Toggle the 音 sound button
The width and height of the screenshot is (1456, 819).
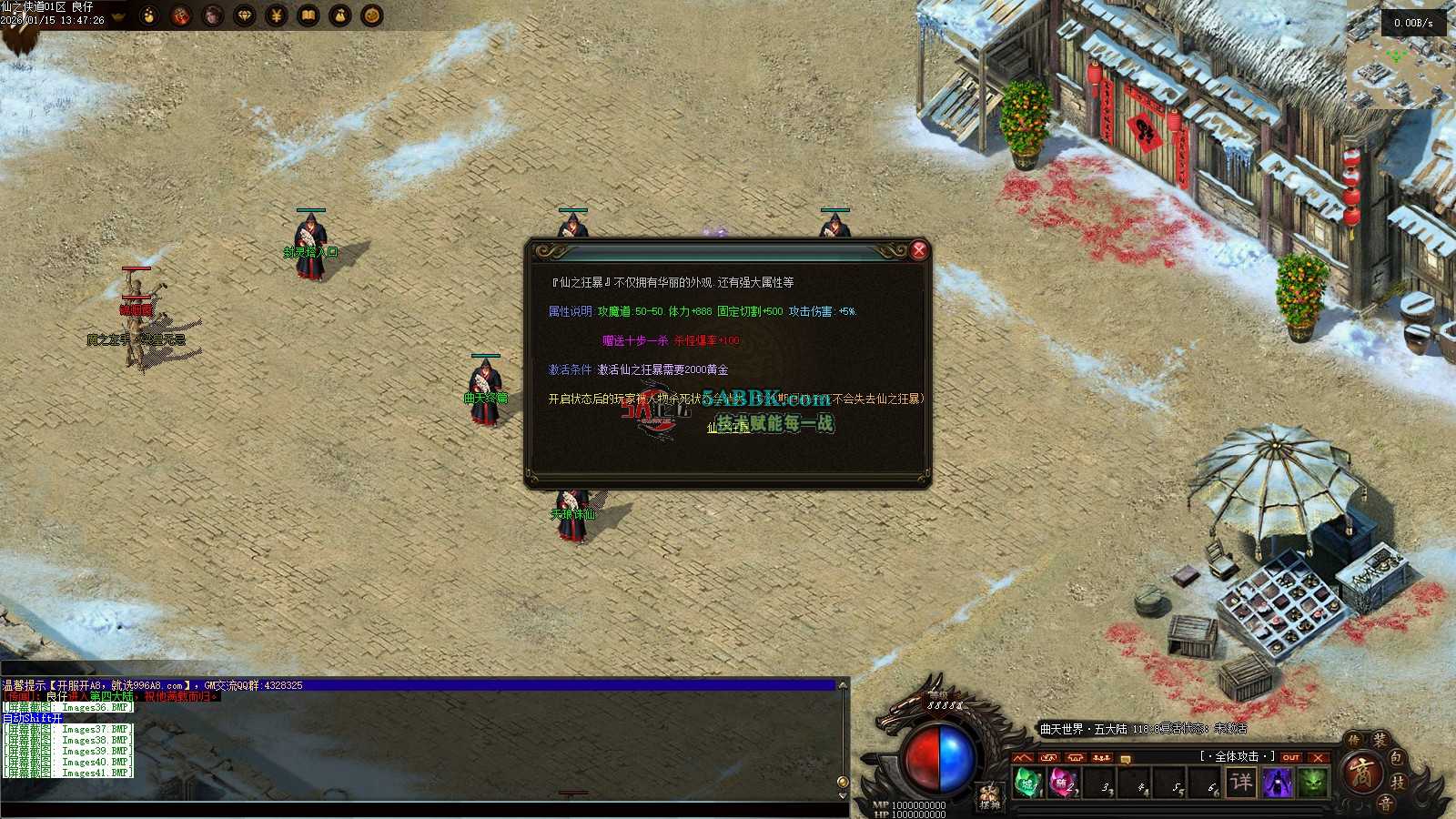point(1384,804)
